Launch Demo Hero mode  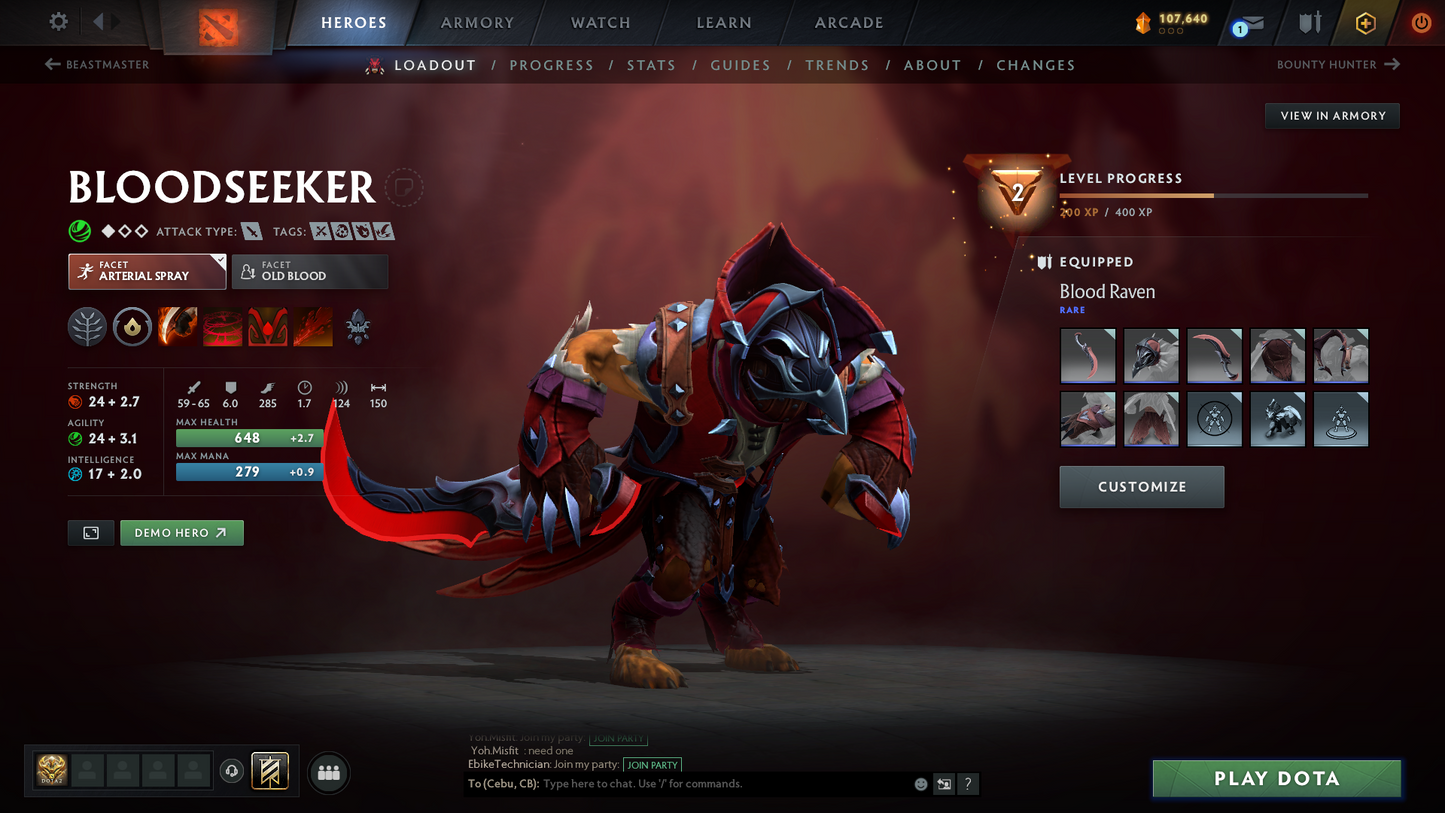click(181, 533)
